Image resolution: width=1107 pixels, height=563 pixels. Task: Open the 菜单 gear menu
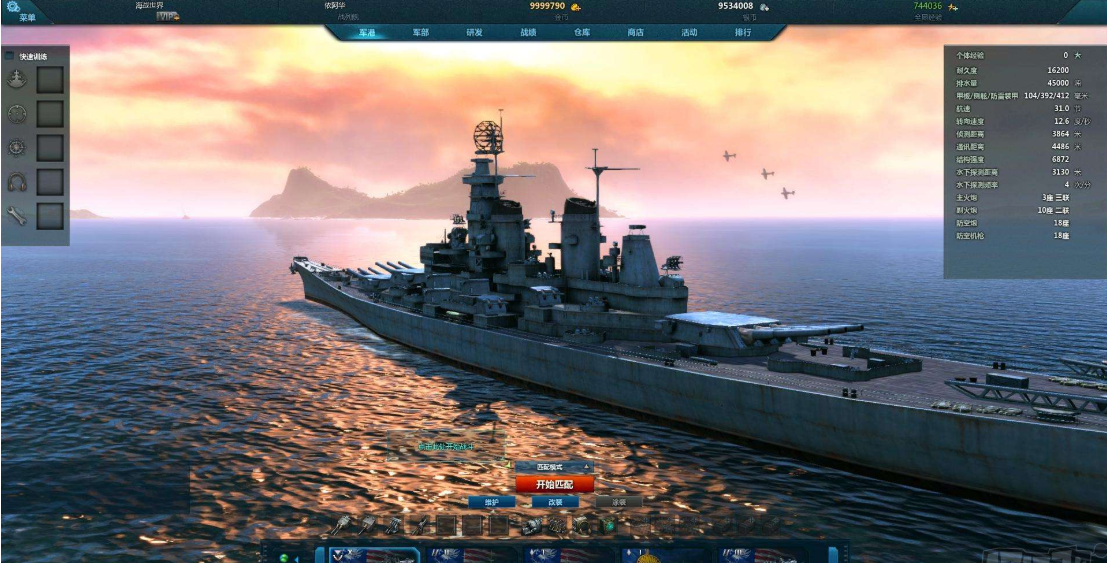click(14, 8)
